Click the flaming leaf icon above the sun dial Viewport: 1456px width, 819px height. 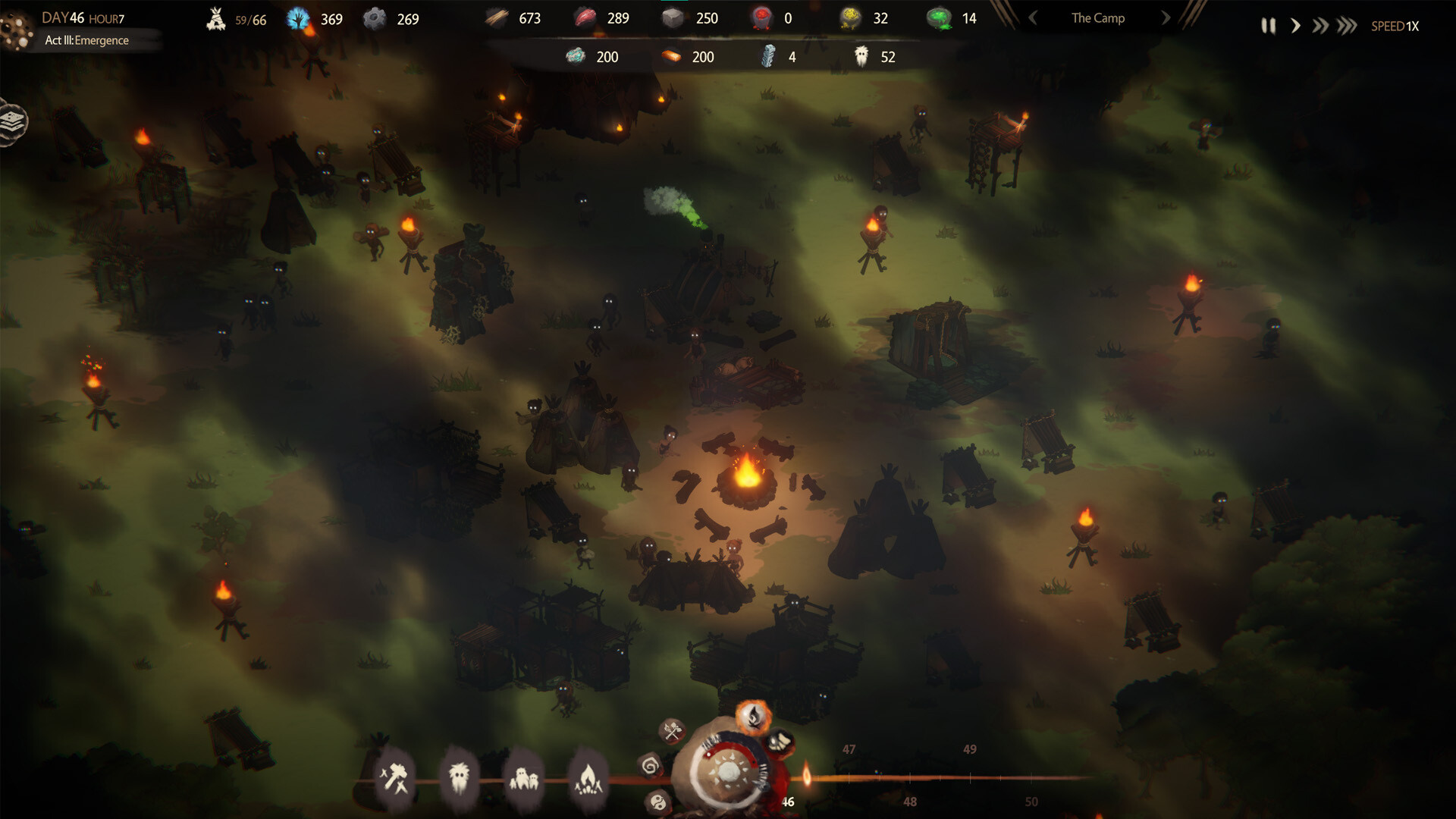coord(753,716)
